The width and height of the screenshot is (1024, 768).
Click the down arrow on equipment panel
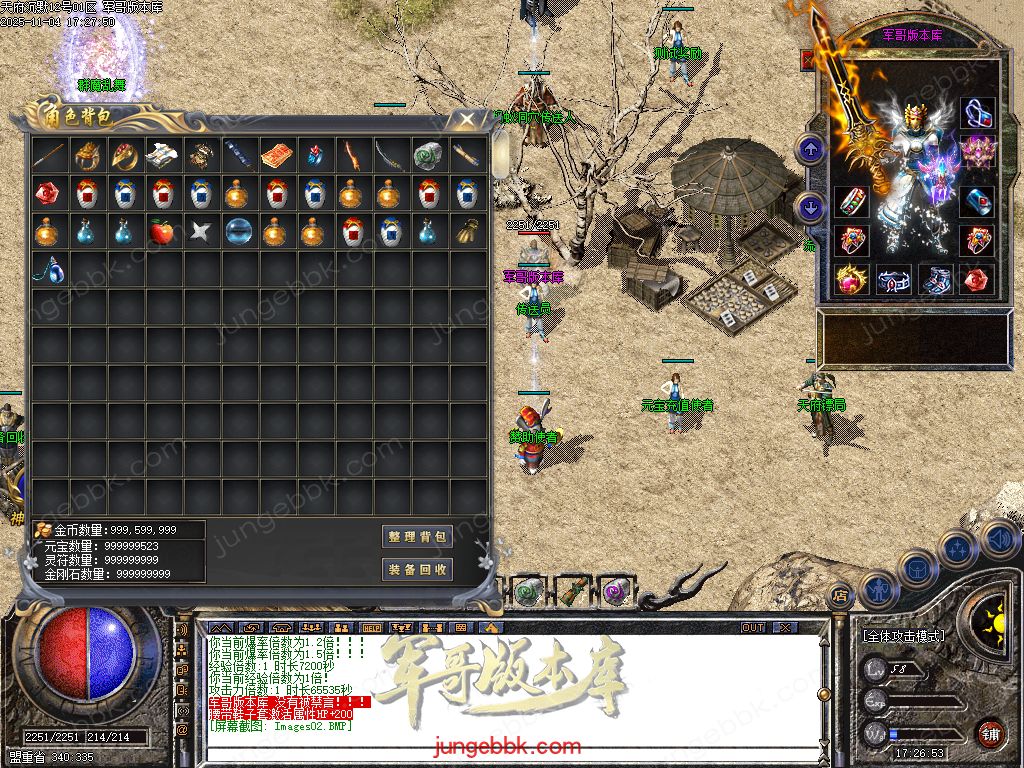(810, 208)
